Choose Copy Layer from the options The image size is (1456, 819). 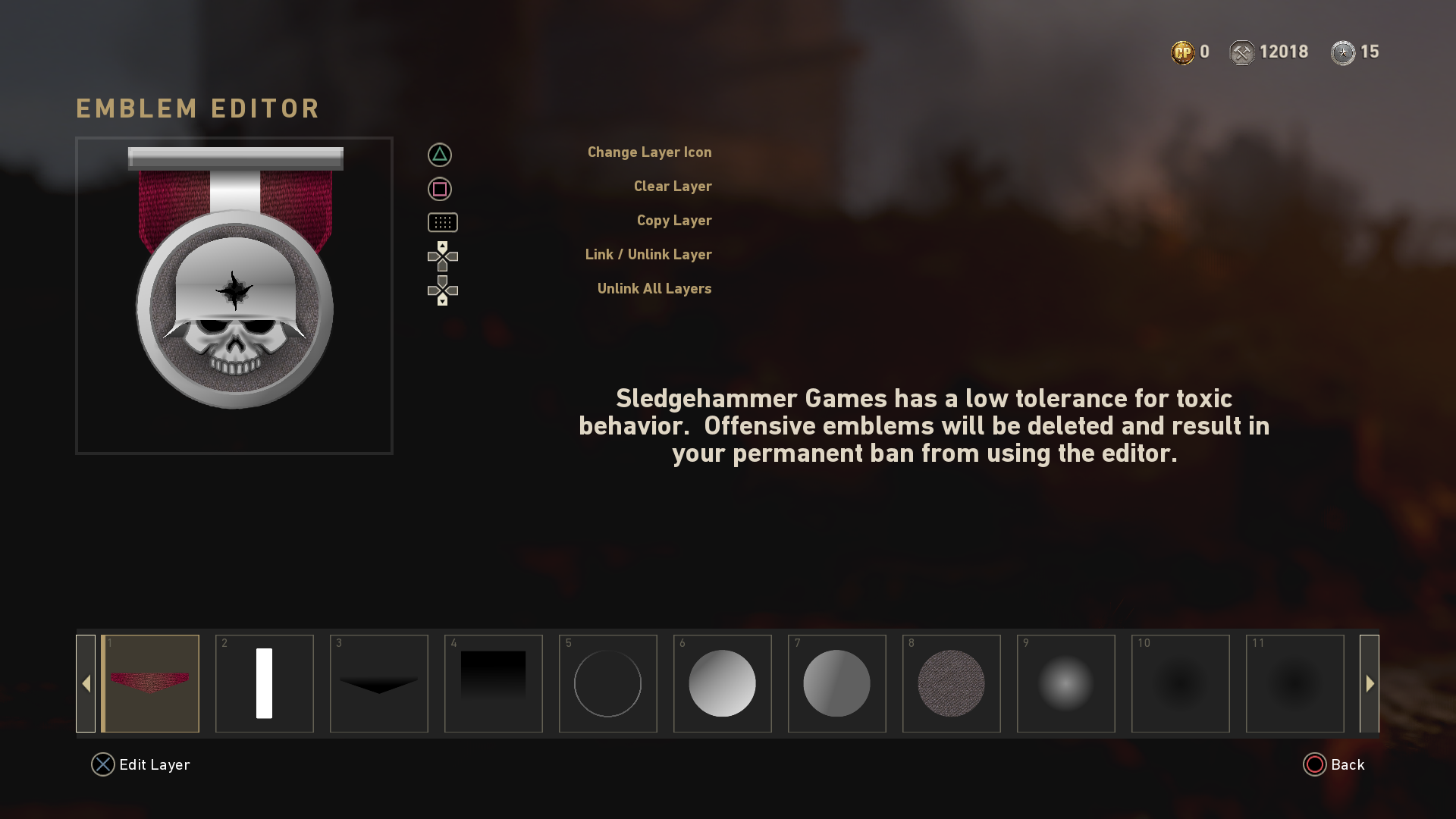674,220
